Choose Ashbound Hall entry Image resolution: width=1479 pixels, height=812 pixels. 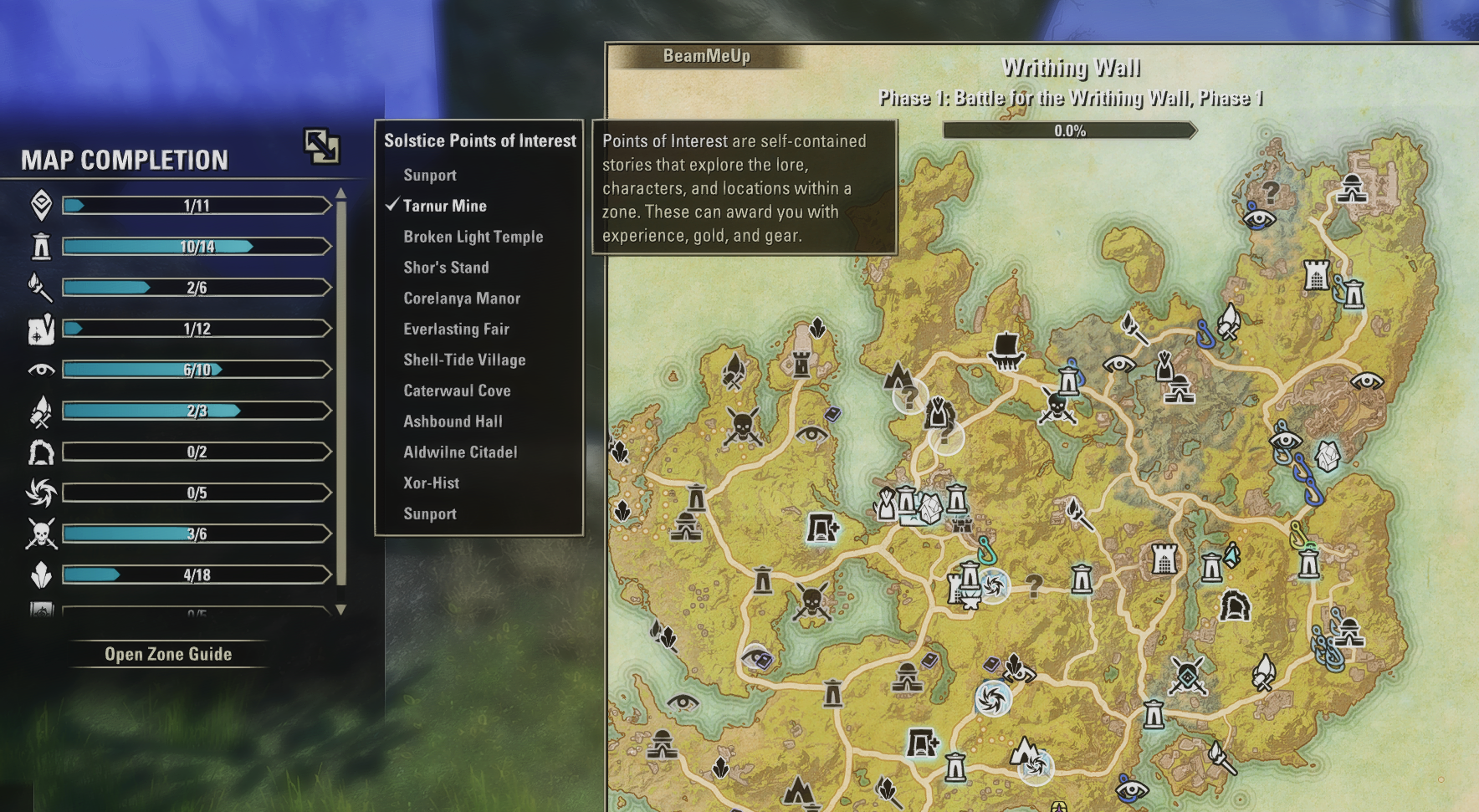(x=453, y=421)
